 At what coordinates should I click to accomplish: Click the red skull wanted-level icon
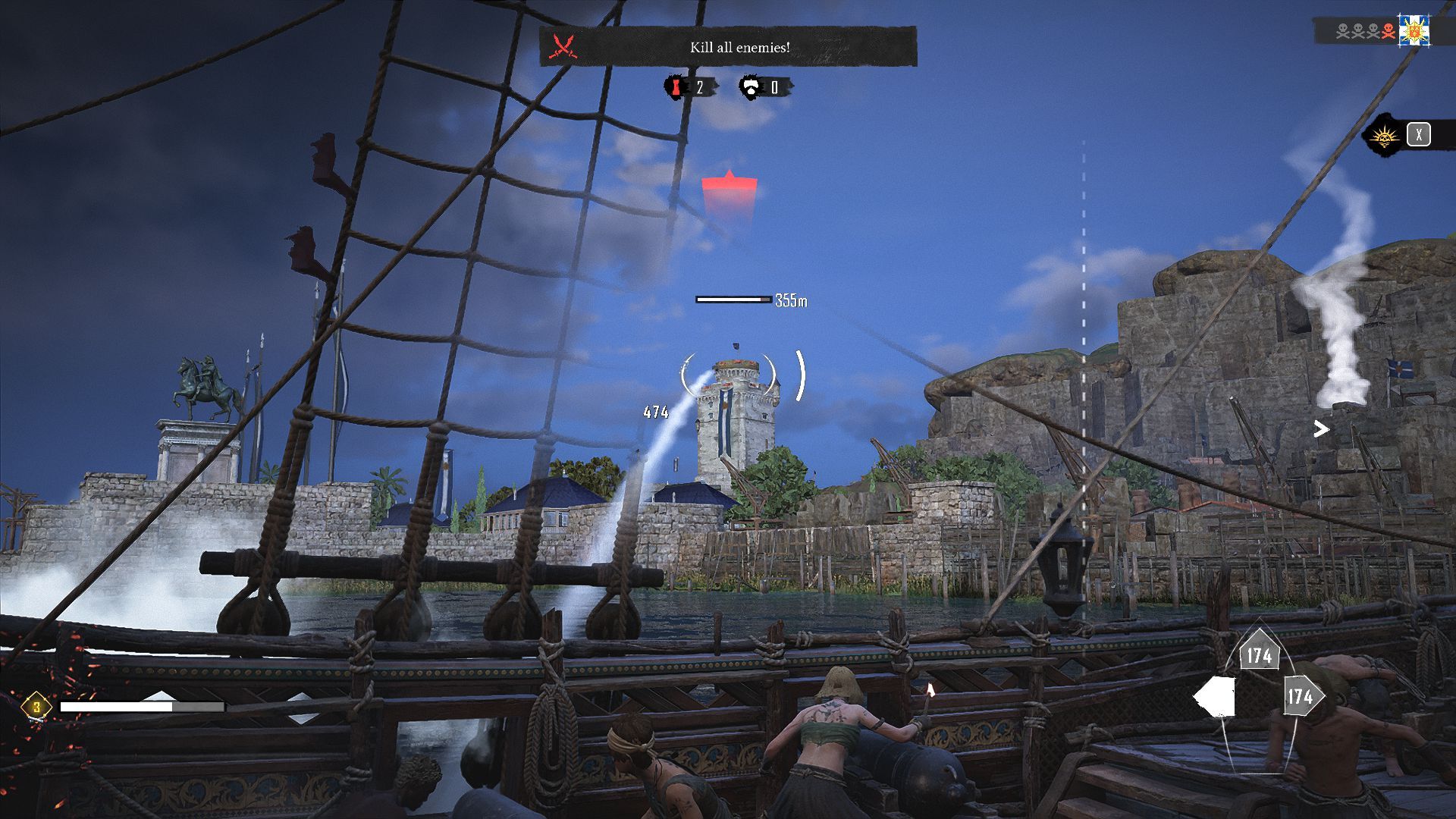(x=1388, y=31)
